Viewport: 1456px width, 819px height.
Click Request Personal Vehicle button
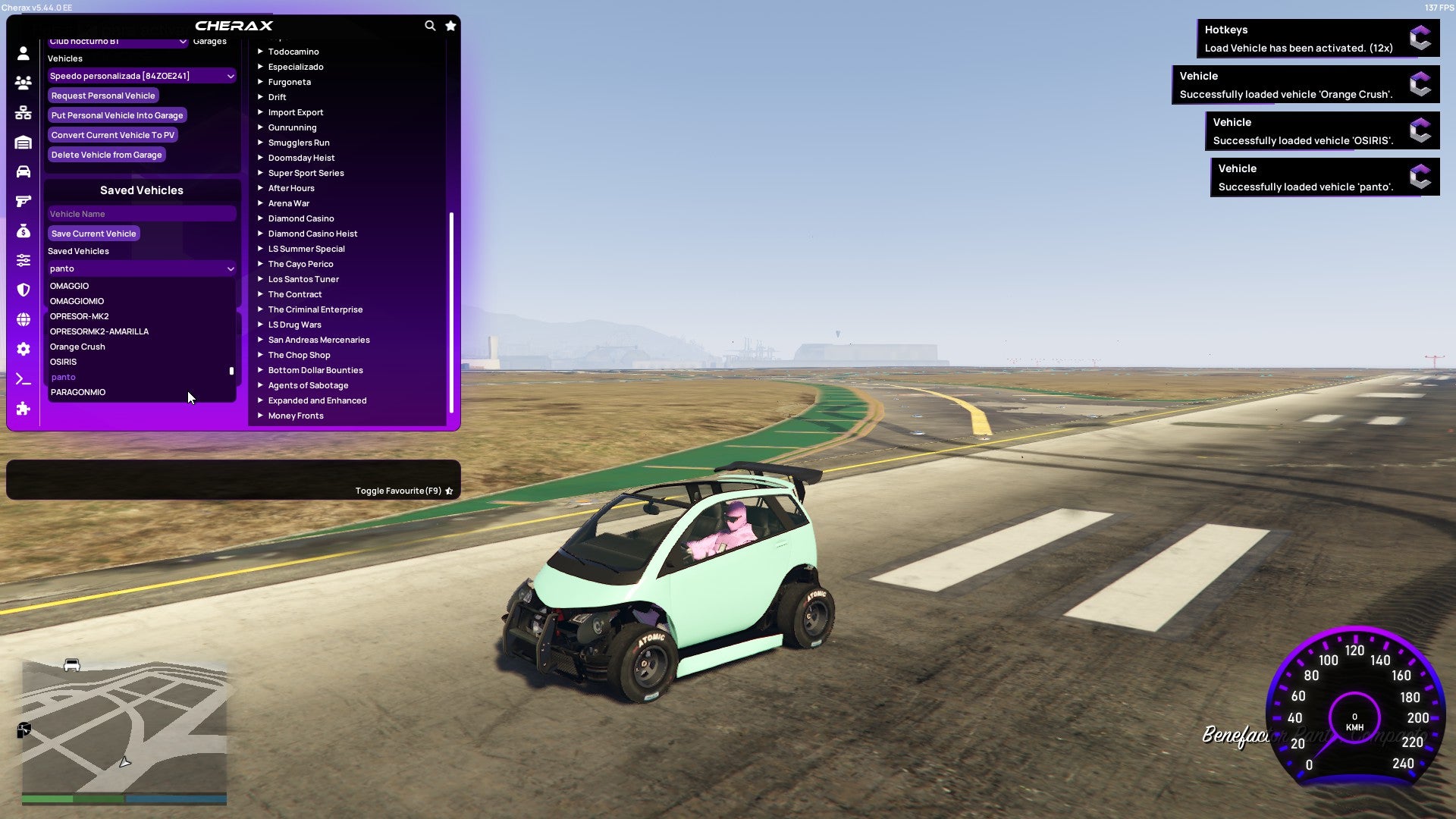pyautogui.click(x=103, y=96)
